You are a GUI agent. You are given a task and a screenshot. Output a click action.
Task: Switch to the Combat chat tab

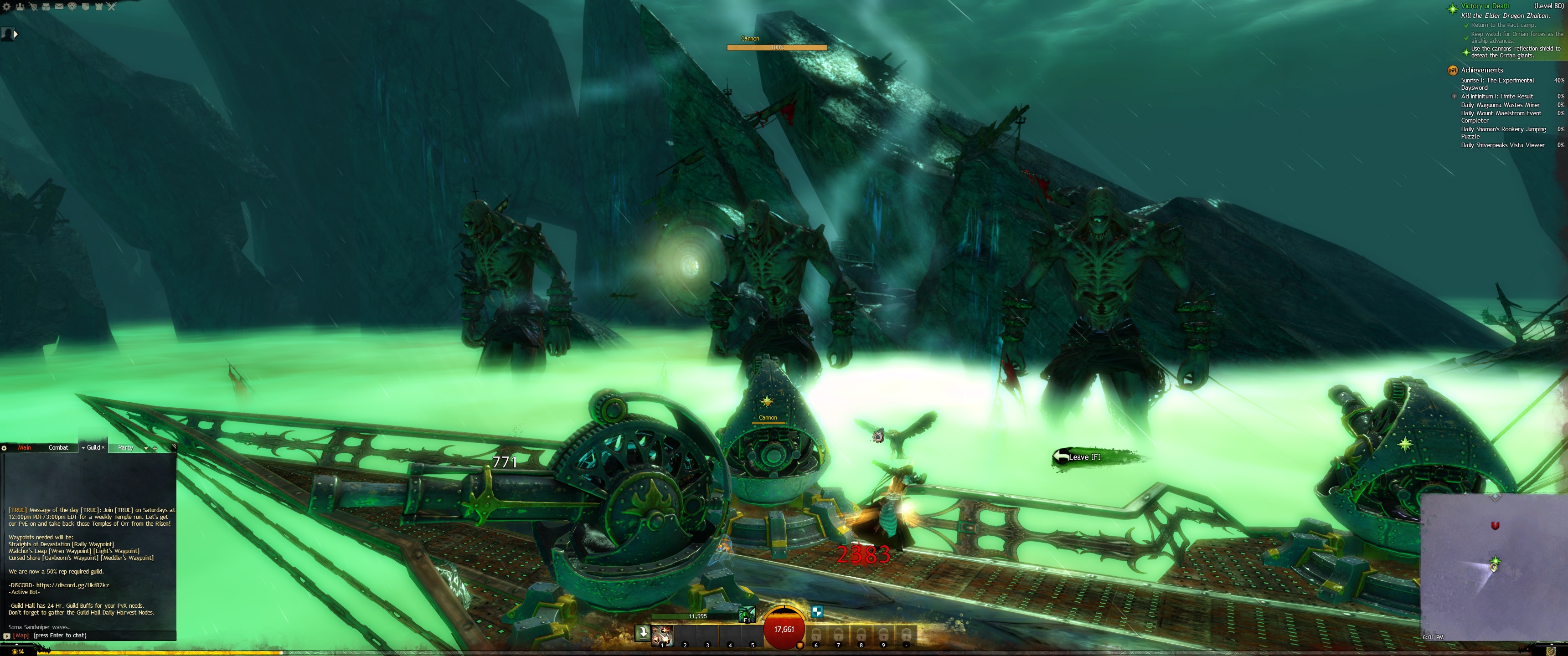click(x=58, y=448)
